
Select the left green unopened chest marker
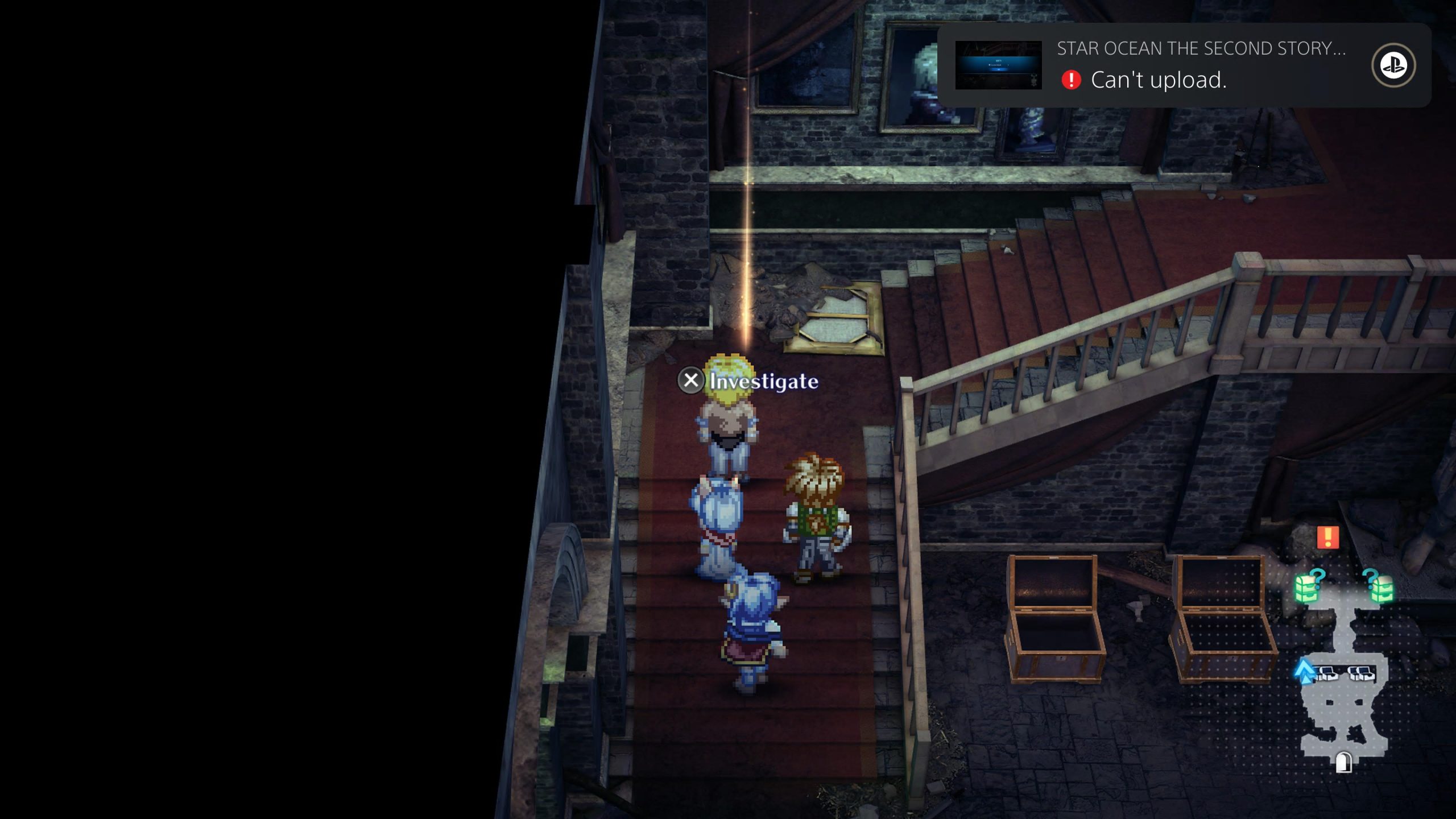(1306, 588)
